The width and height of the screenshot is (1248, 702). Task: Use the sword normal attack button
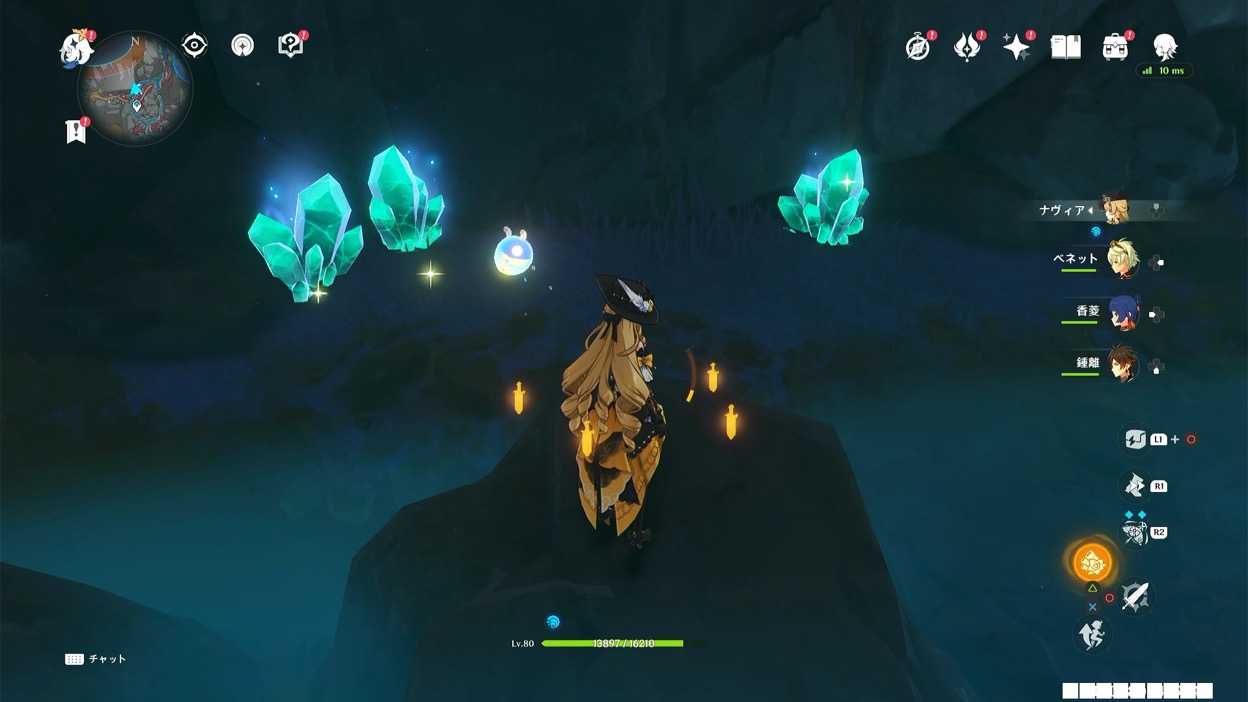pyautogui.click(x=1135, y=597)
